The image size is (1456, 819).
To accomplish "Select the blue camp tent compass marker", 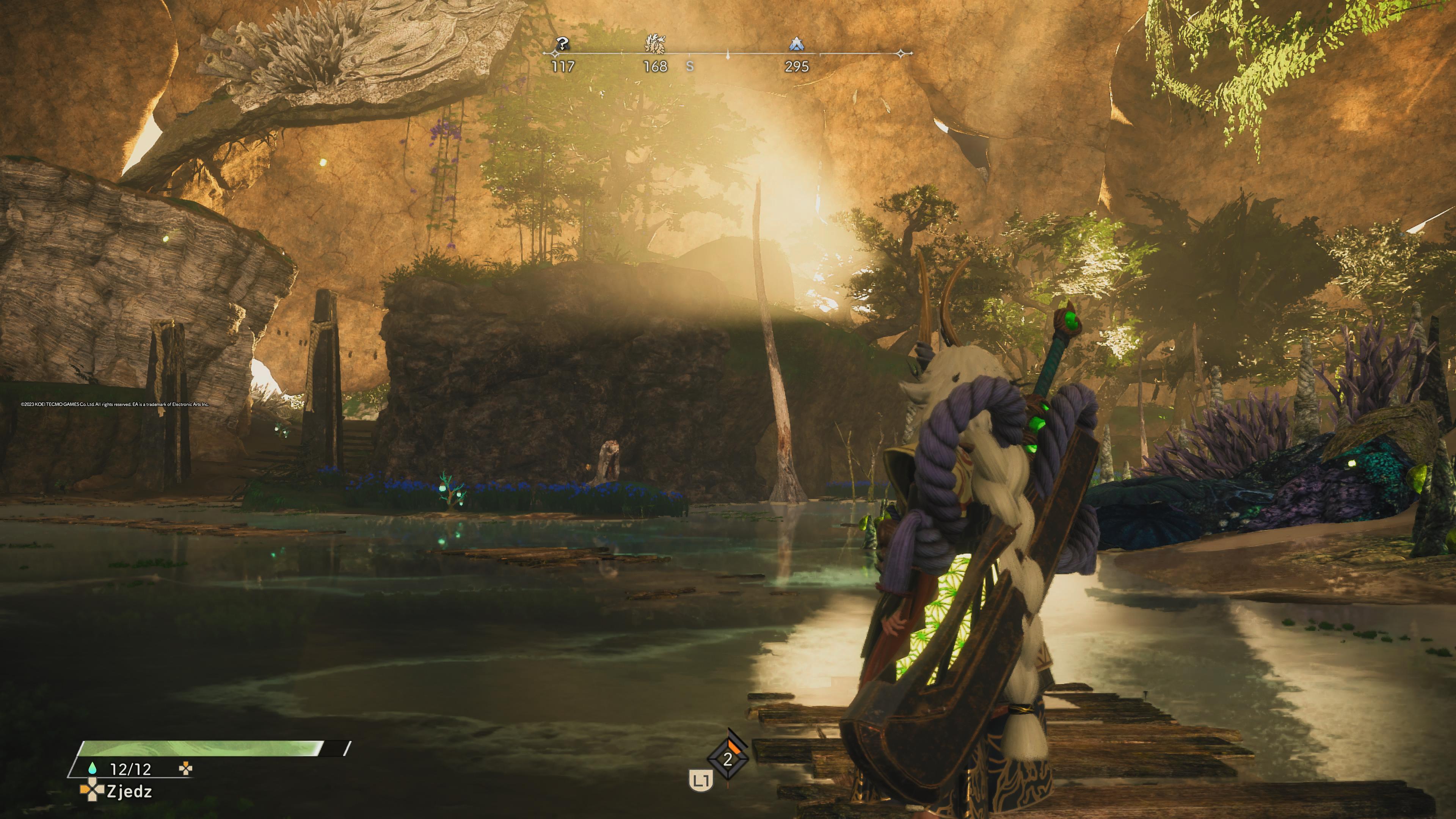I will tap(796, 44).
